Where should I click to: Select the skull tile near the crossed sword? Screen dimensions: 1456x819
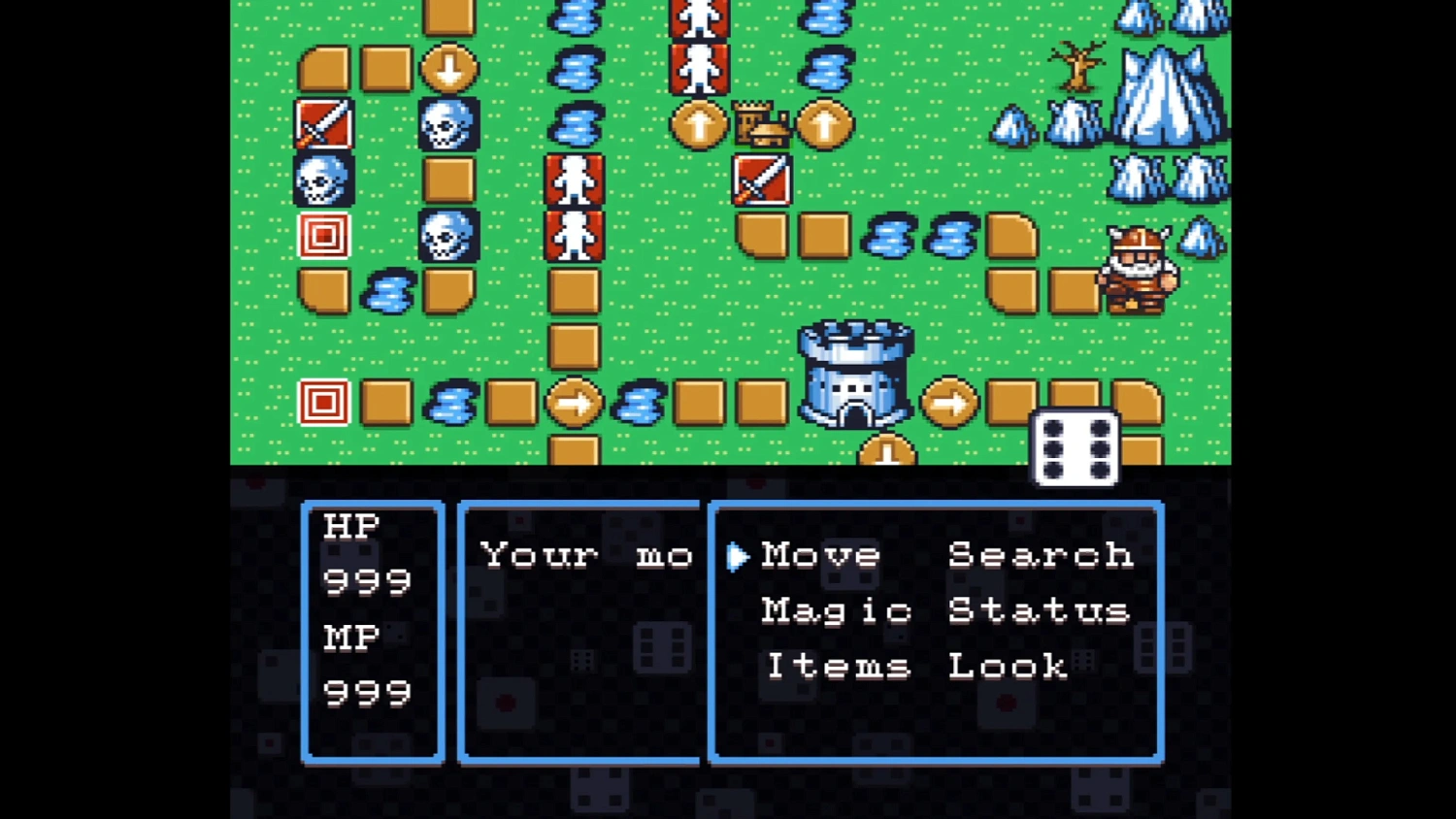[323, 180]
